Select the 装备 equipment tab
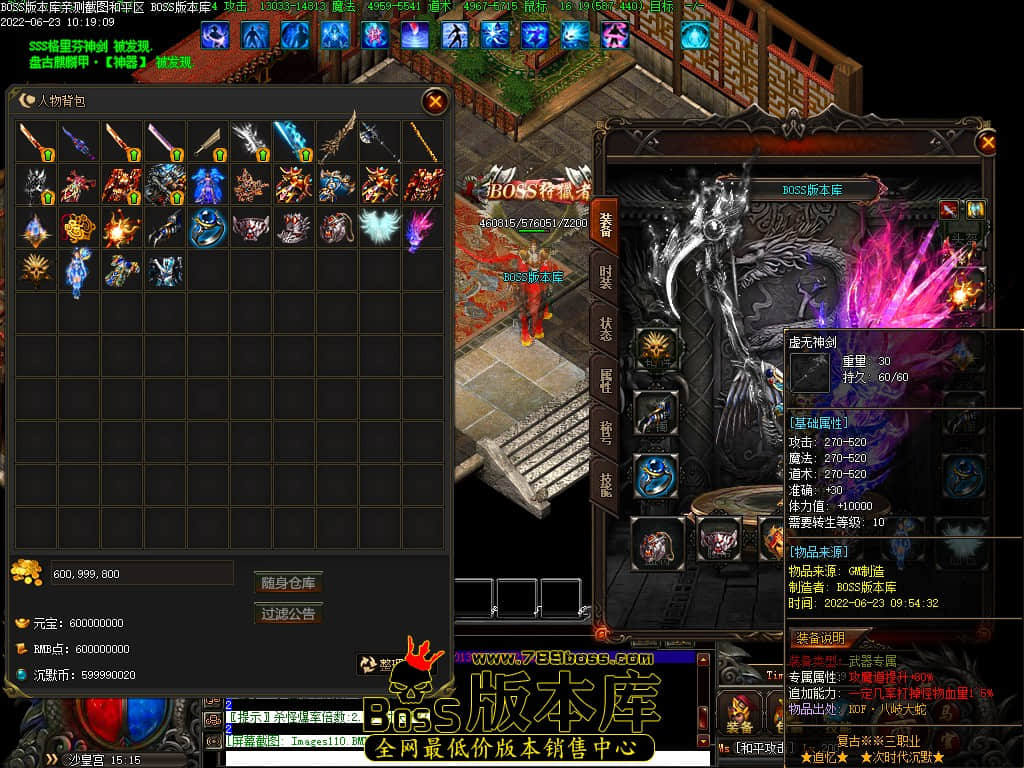The image size is (1024, 768). pos(605,222)
